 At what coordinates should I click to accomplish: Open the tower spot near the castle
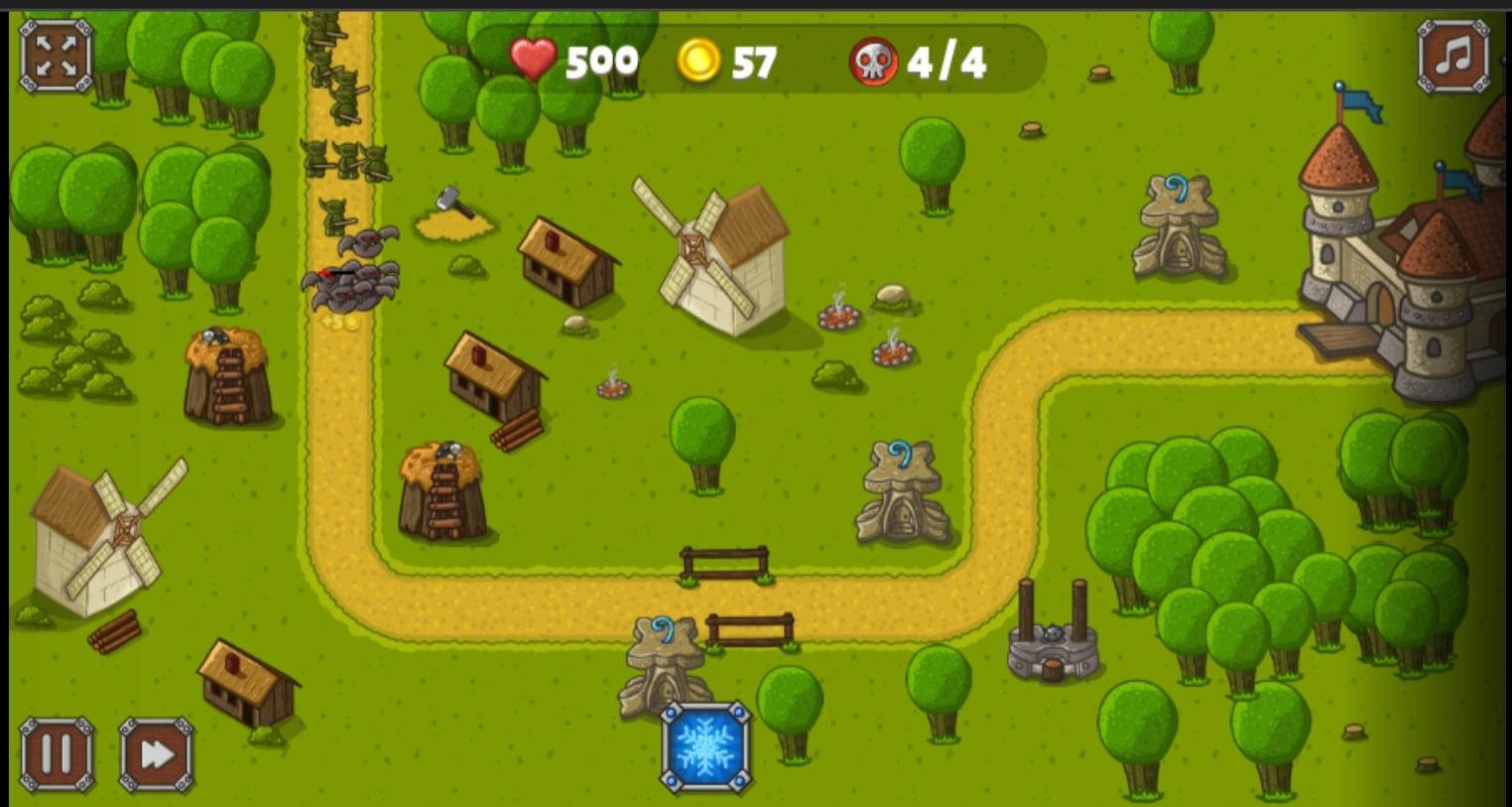tap(1179, 218)
